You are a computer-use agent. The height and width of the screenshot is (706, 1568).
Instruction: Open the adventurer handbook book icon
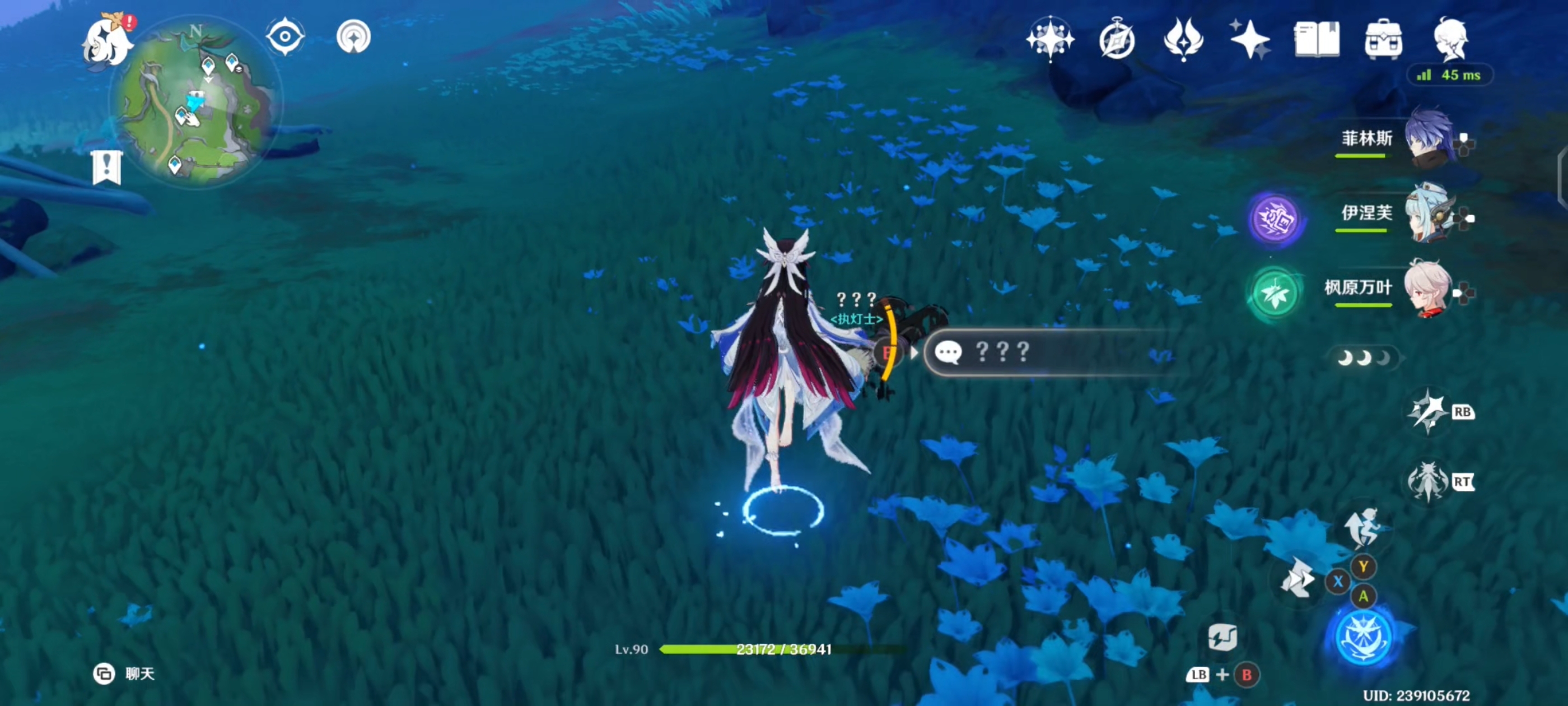(1316, 40)
